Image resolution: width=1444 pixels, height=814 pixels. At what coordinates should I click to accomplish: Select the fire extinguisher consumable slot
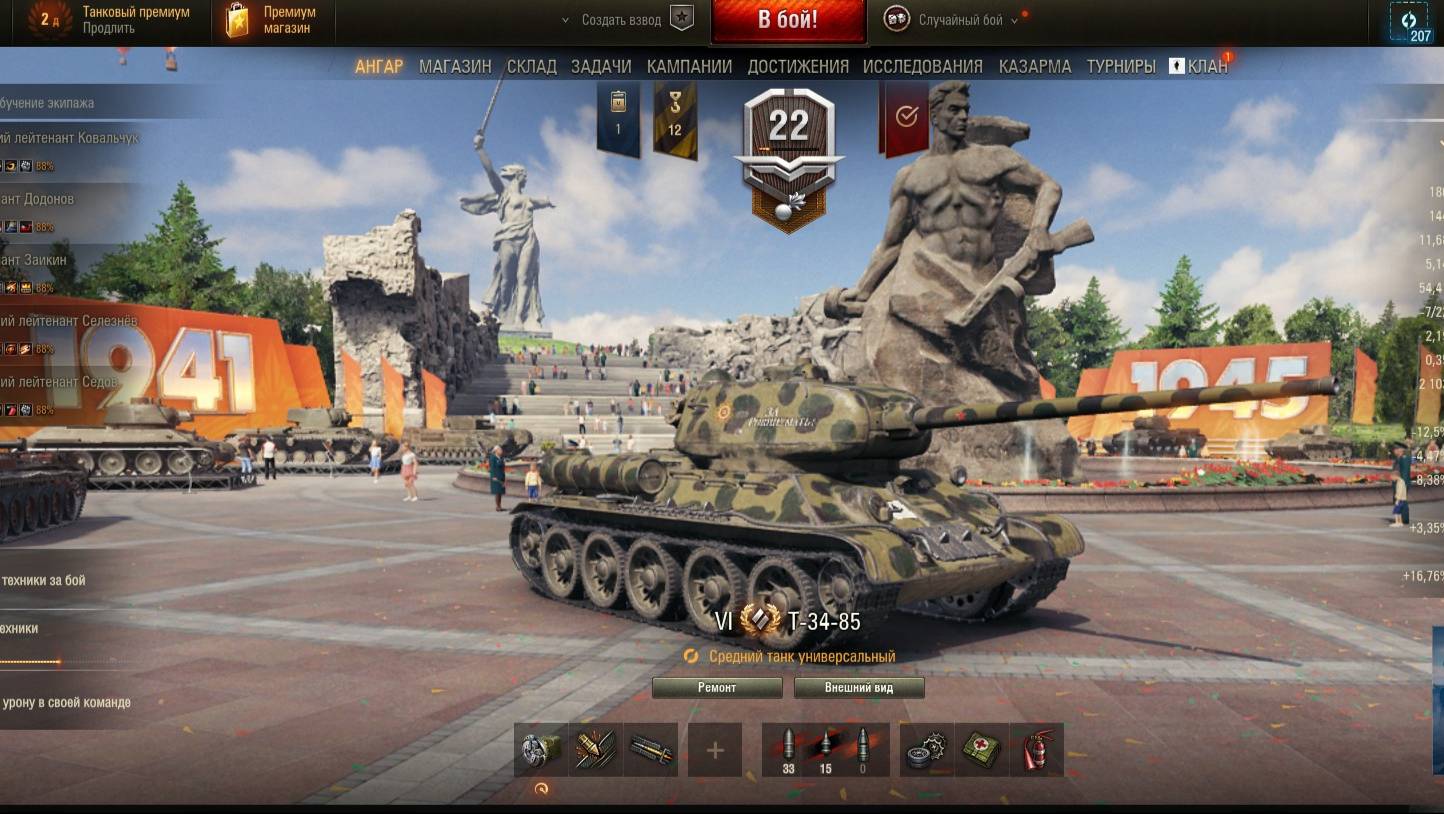1036,750
